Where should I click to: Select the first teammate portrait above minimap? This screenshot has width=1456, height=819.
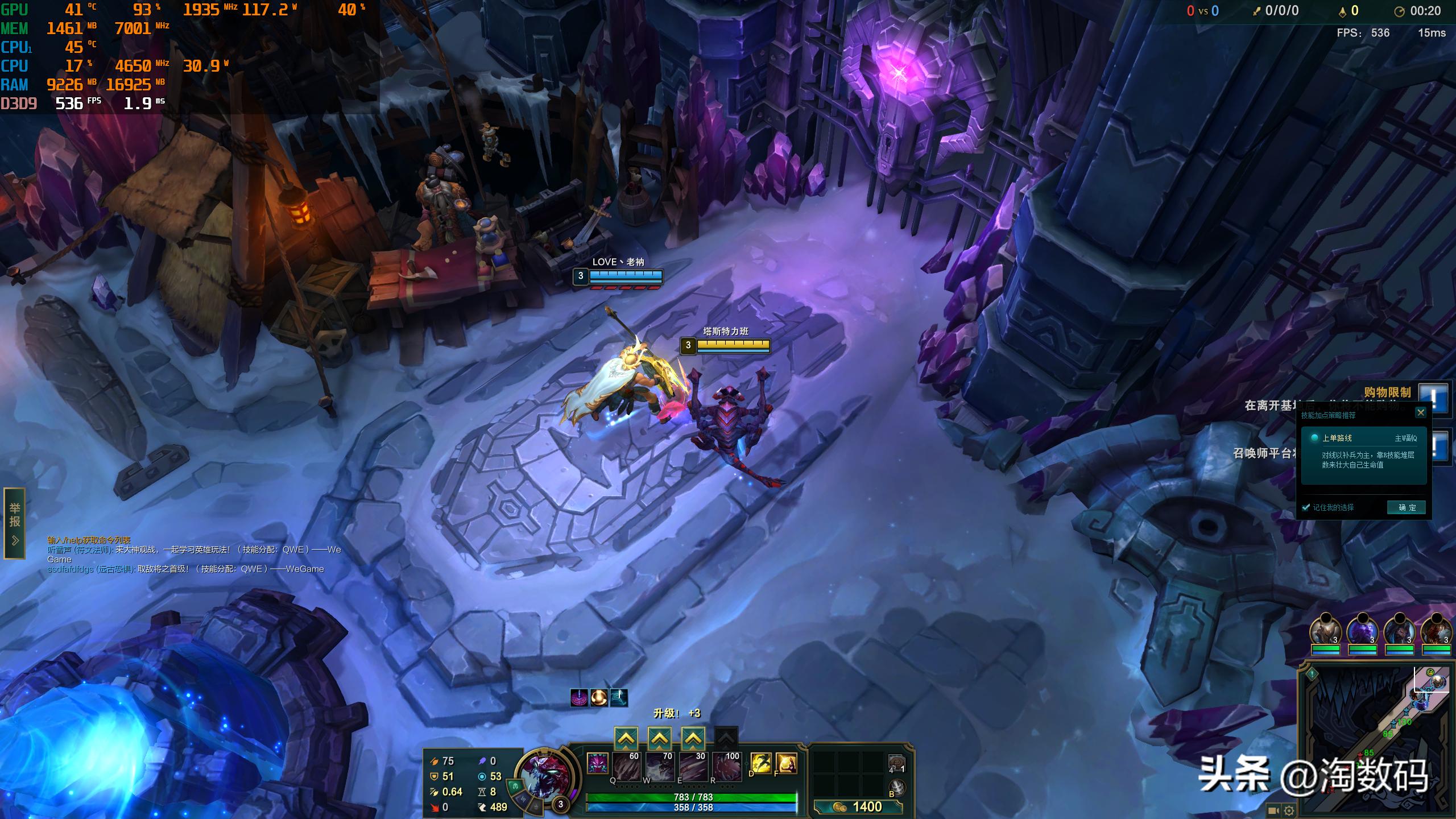[1325, 632]
